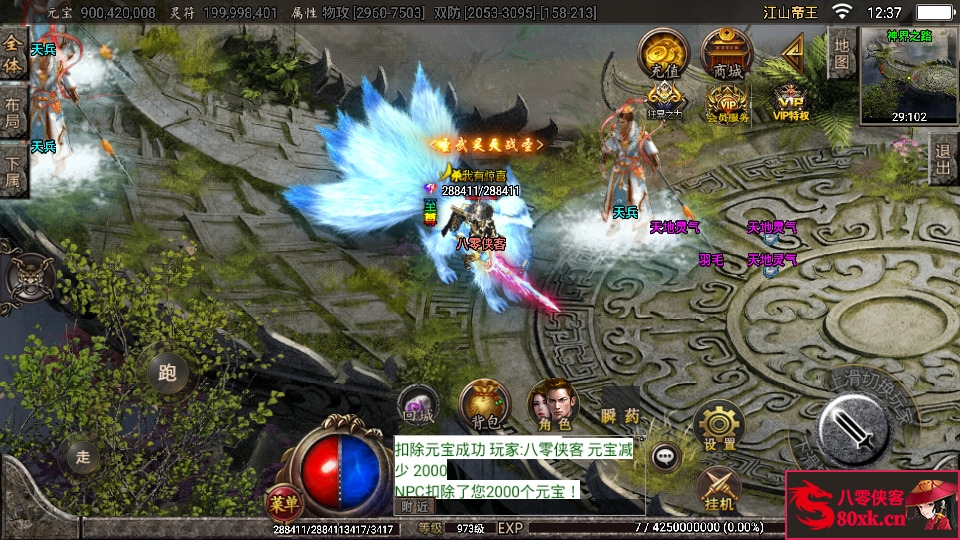The height and width of the screenshot is (540, 960).
Task: Click the 走 walk button
Action: pyautogui.click(x=84, y=456)
